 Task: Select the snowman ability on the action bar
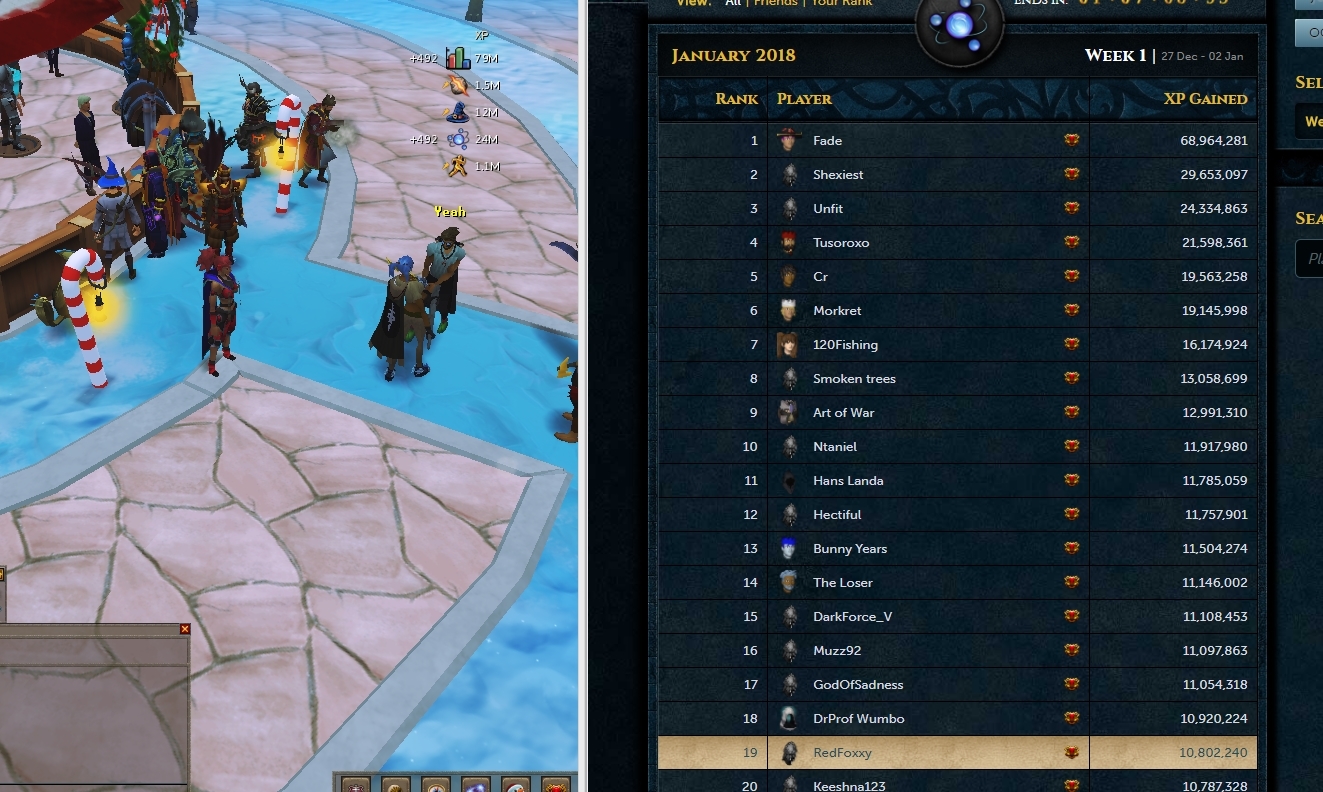click(515, 788)
